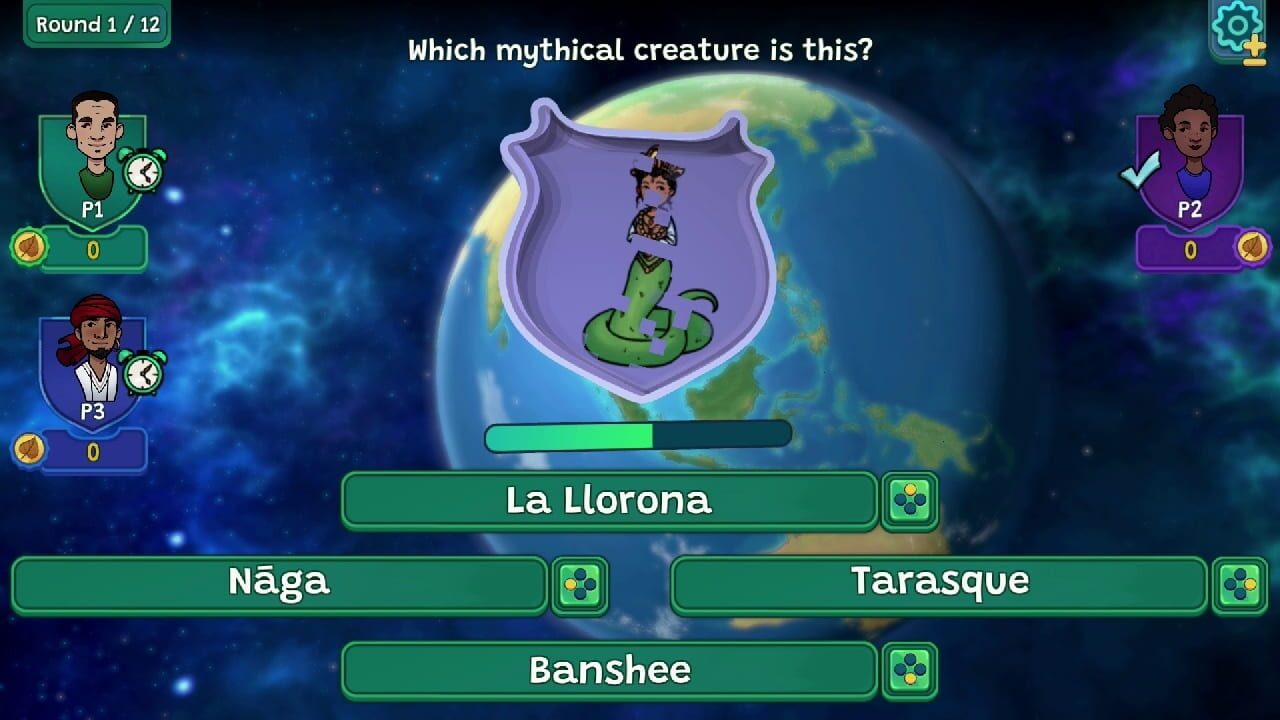This screenshot has width=1280, height=720.
Task: Activate the power-up icon beside La Llorona
Action: click(911, 501)
